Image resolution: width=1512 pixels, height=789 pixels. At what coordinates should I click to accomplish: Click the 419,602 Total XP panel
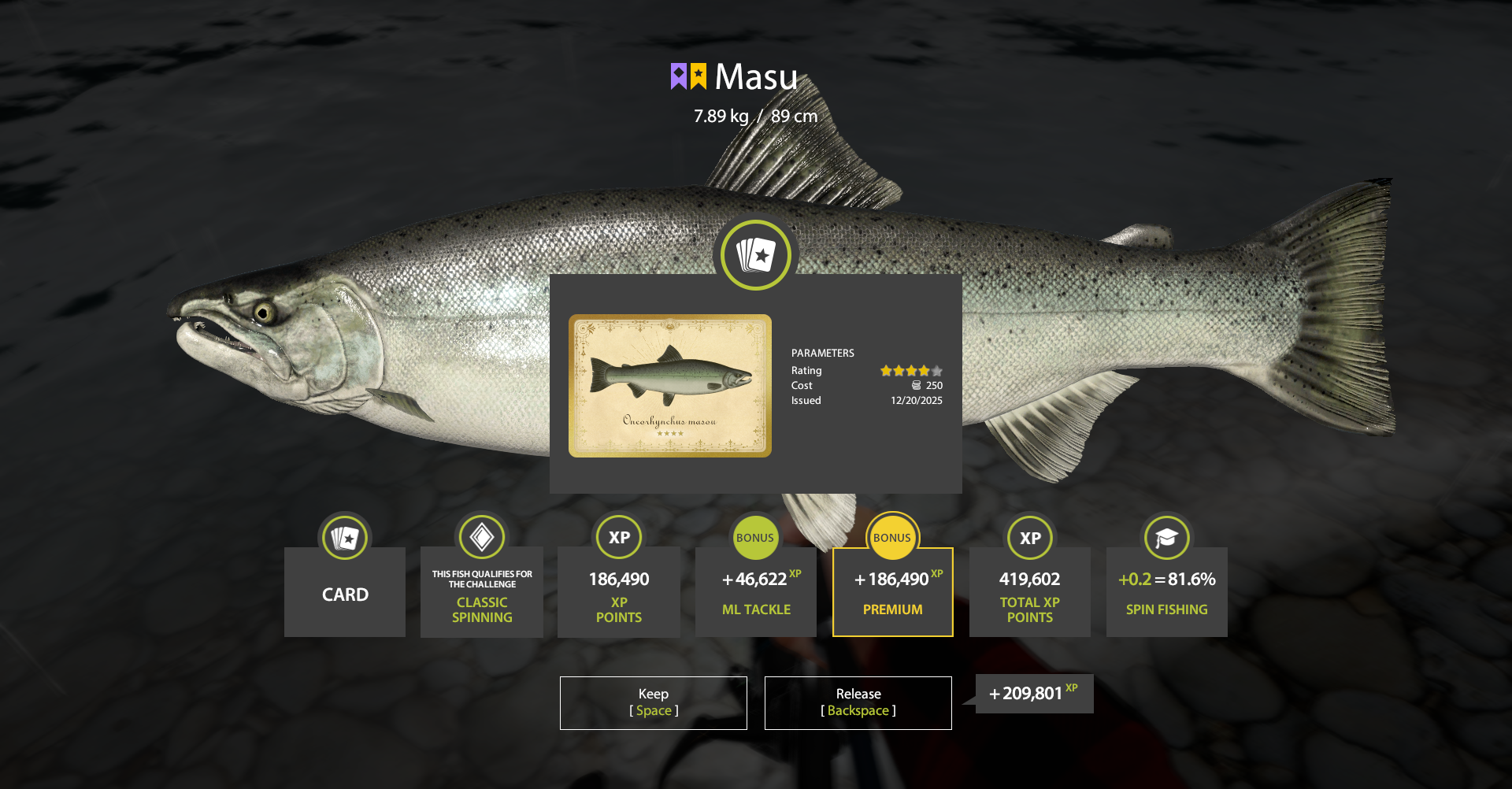tap(1029, 592)
